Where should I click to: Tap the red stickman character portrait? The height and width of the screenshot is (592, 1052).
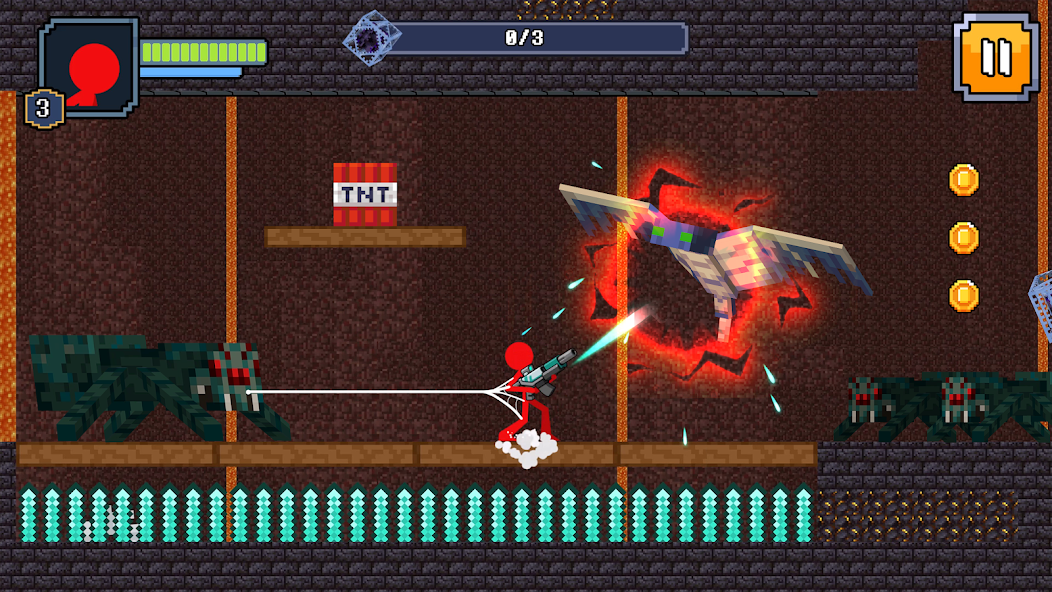point(90,68)
